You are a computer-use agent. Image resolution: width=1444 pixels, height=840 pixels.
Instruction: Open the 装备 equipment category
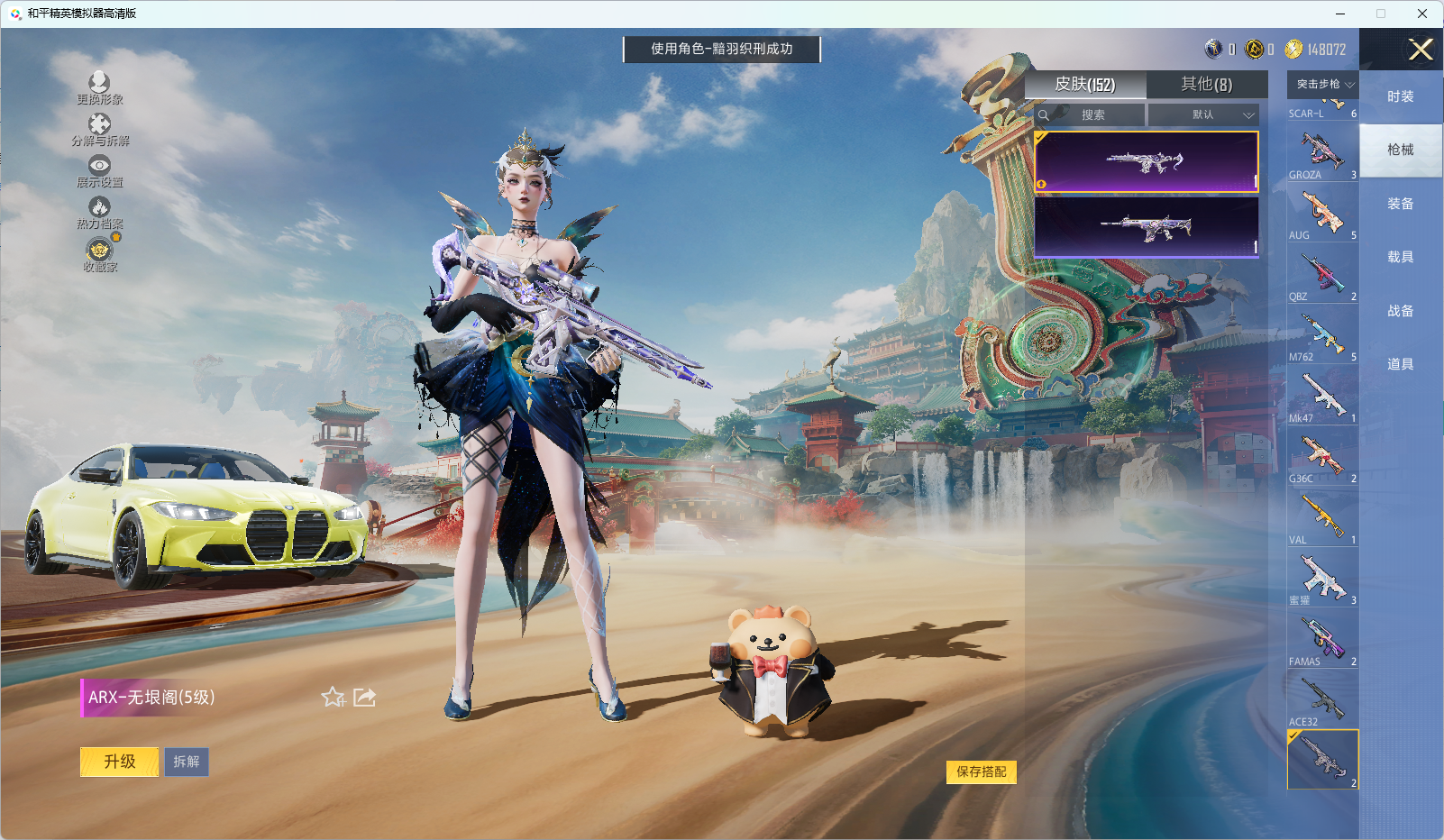coord(1400,204)
